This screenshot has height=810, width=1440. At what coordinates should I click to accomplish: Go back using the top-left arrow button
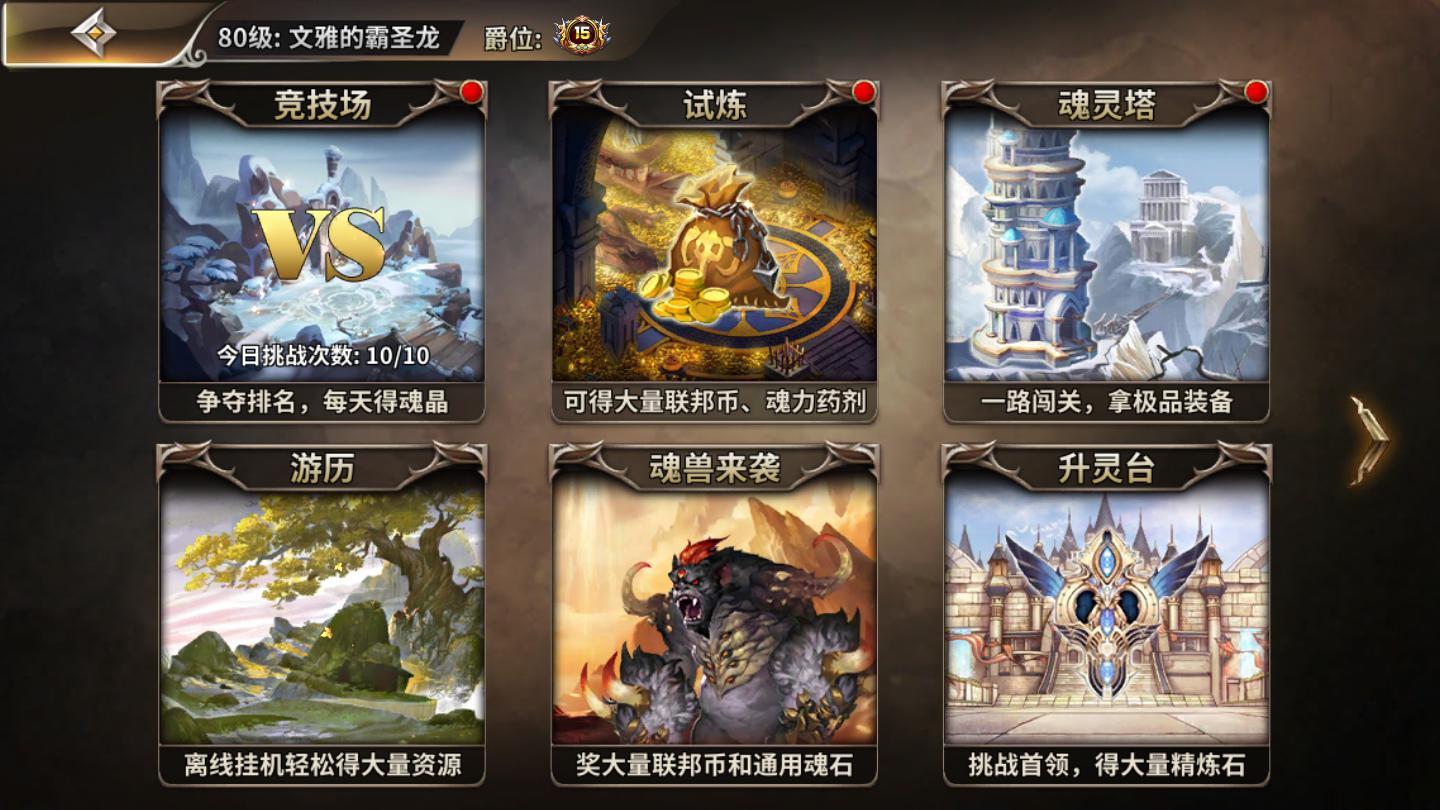point(93,34)
